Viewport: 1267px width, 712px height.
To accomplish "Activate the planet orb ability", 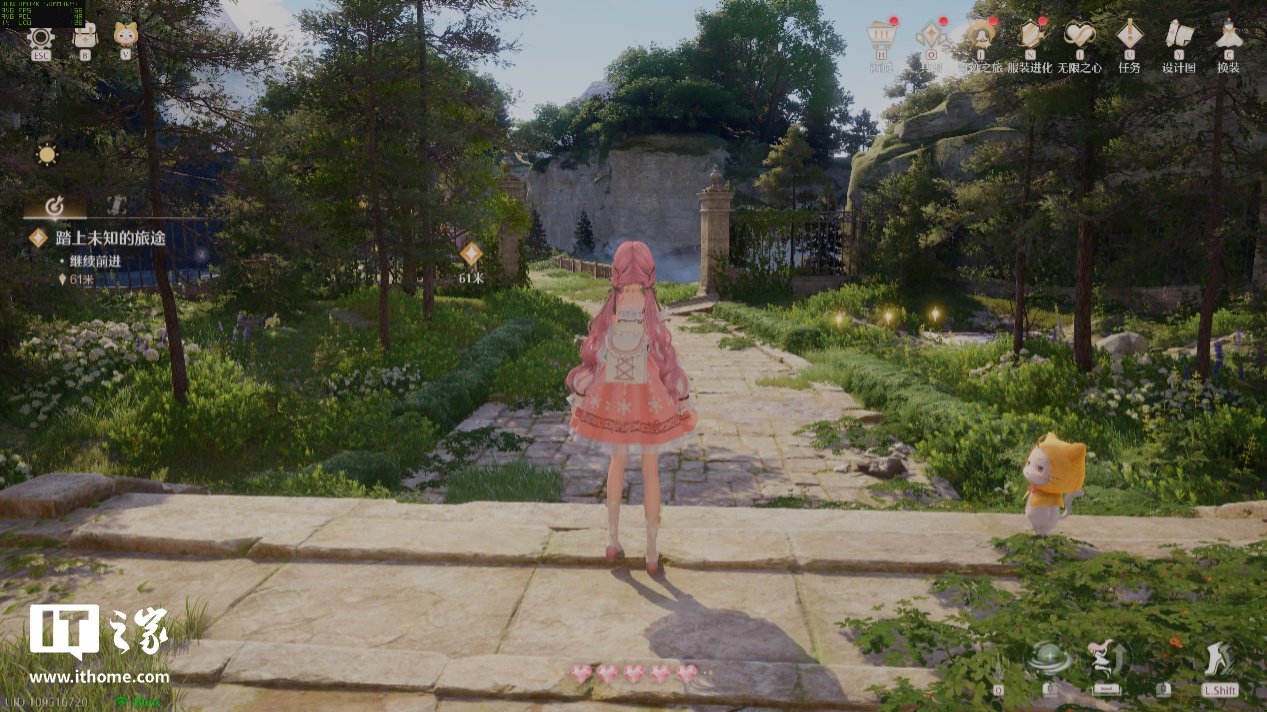I will [1048, 658].
